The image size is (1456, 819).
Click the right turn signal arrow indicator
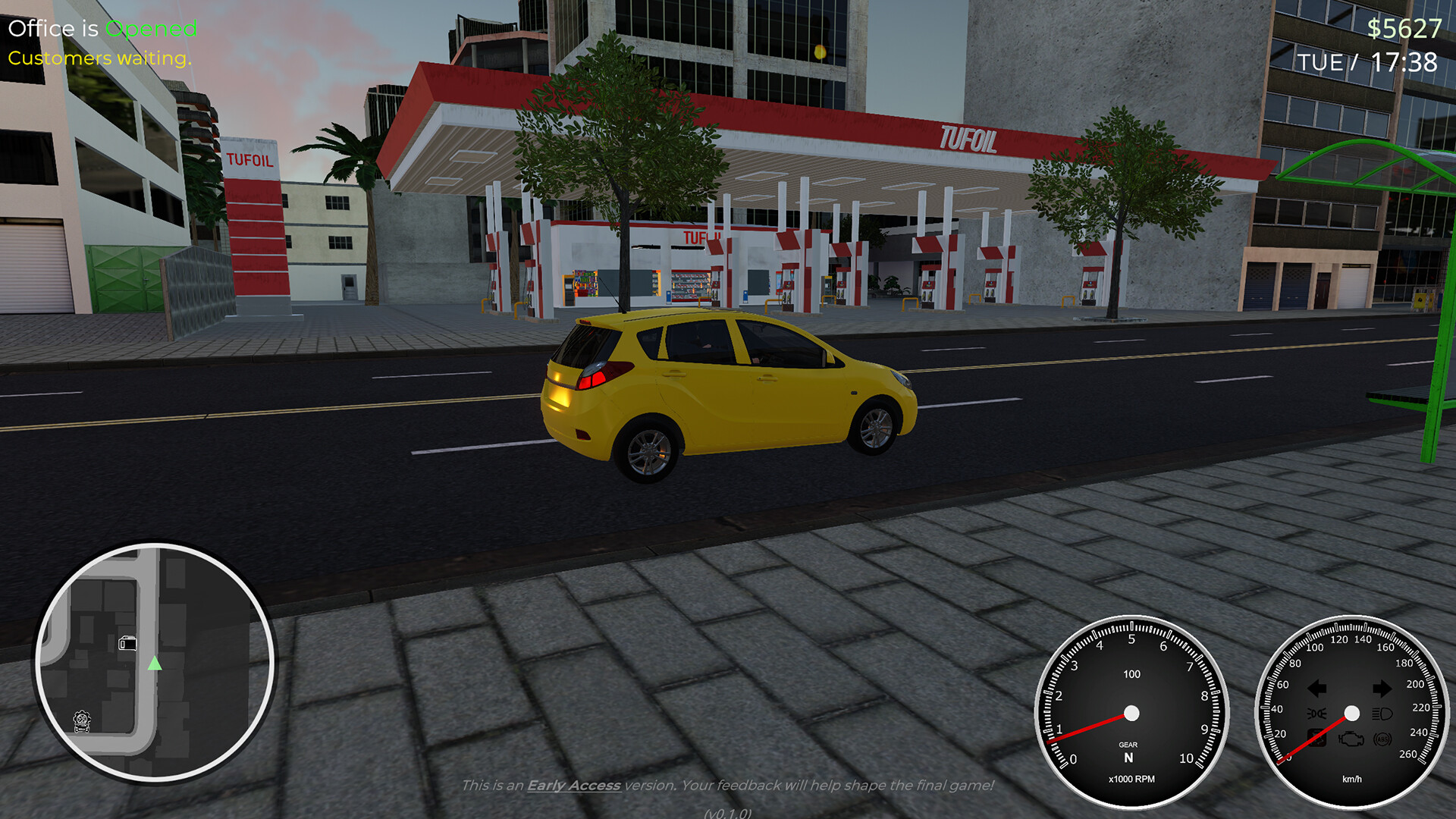pos(1381,689)
